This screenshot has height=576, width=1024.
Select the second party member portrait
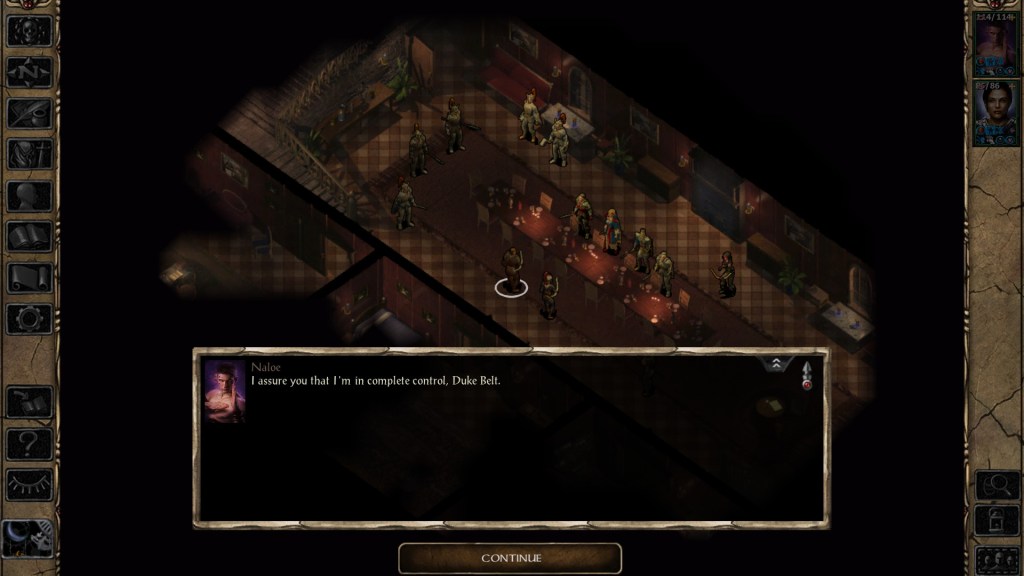tap(995, 114)
